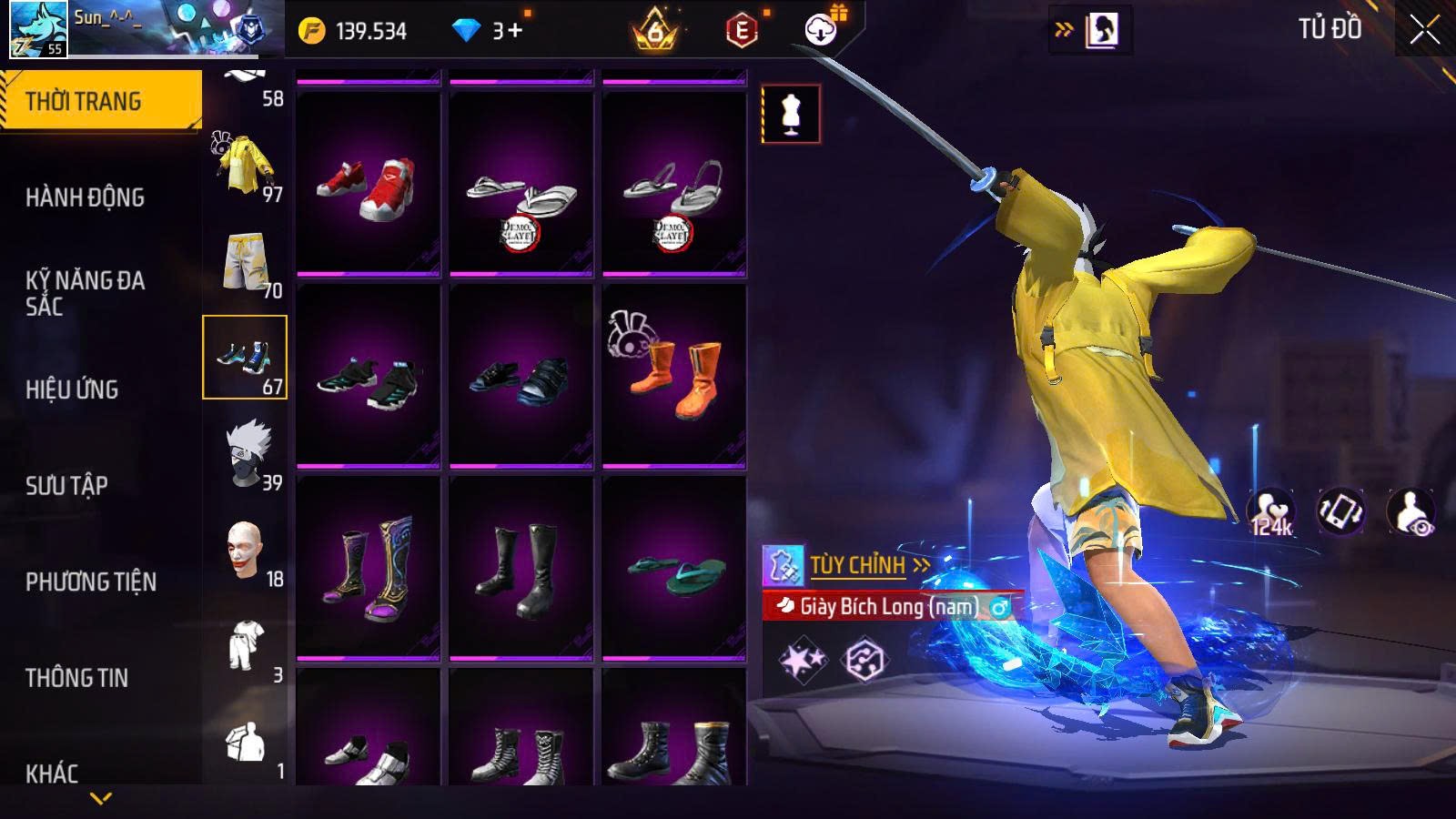Add diamonds with the plus button
The image size is (1456, 819).
(x=515, y=31)
